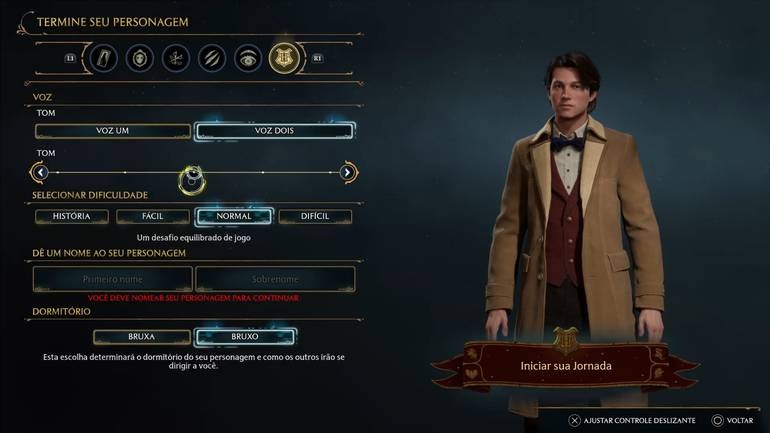Focus the Primeiro nome field

coord(113,279)
